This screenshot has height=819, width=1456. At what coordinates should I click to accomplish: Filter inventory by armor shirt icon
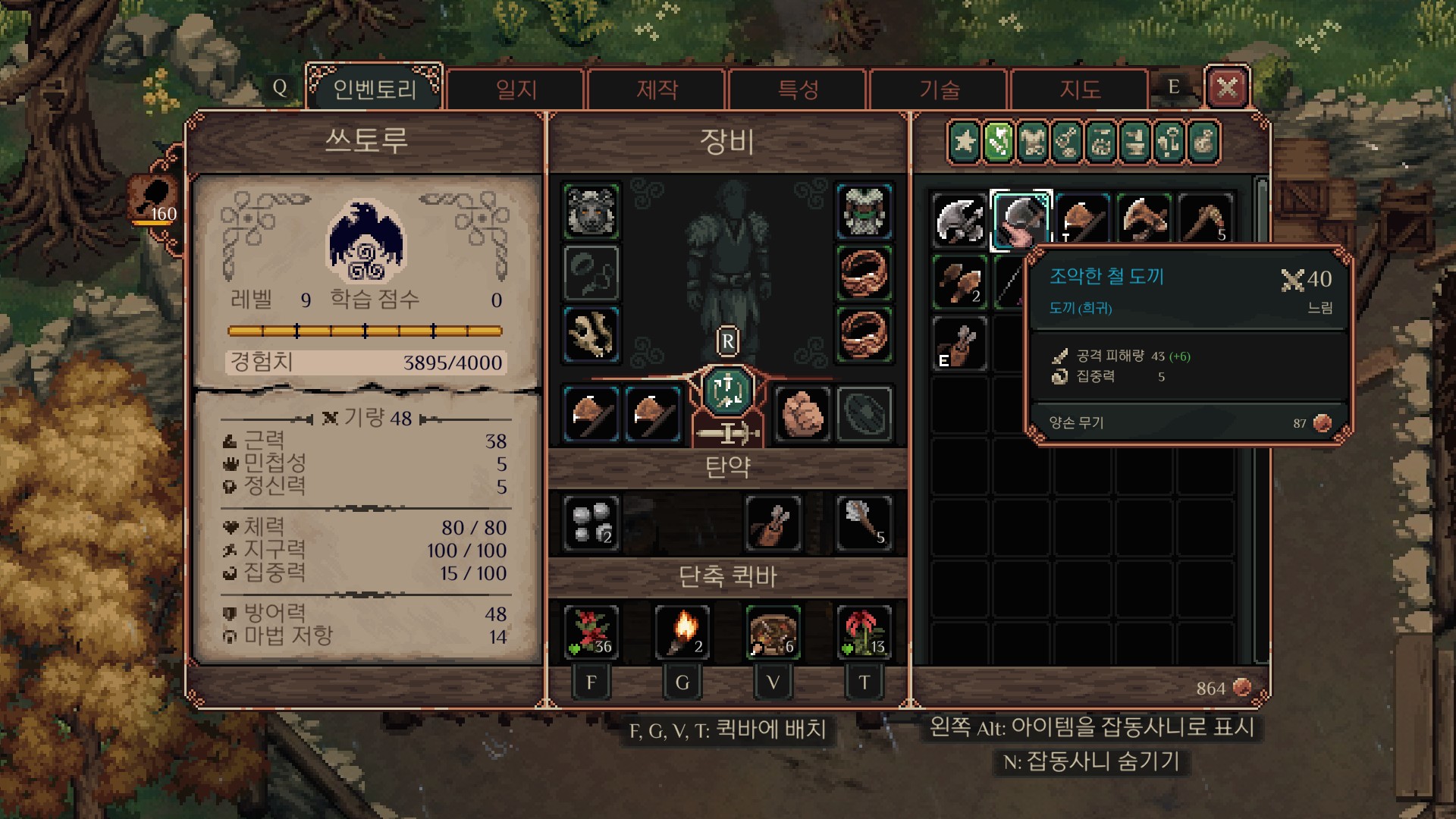[x=1033, y=142]
